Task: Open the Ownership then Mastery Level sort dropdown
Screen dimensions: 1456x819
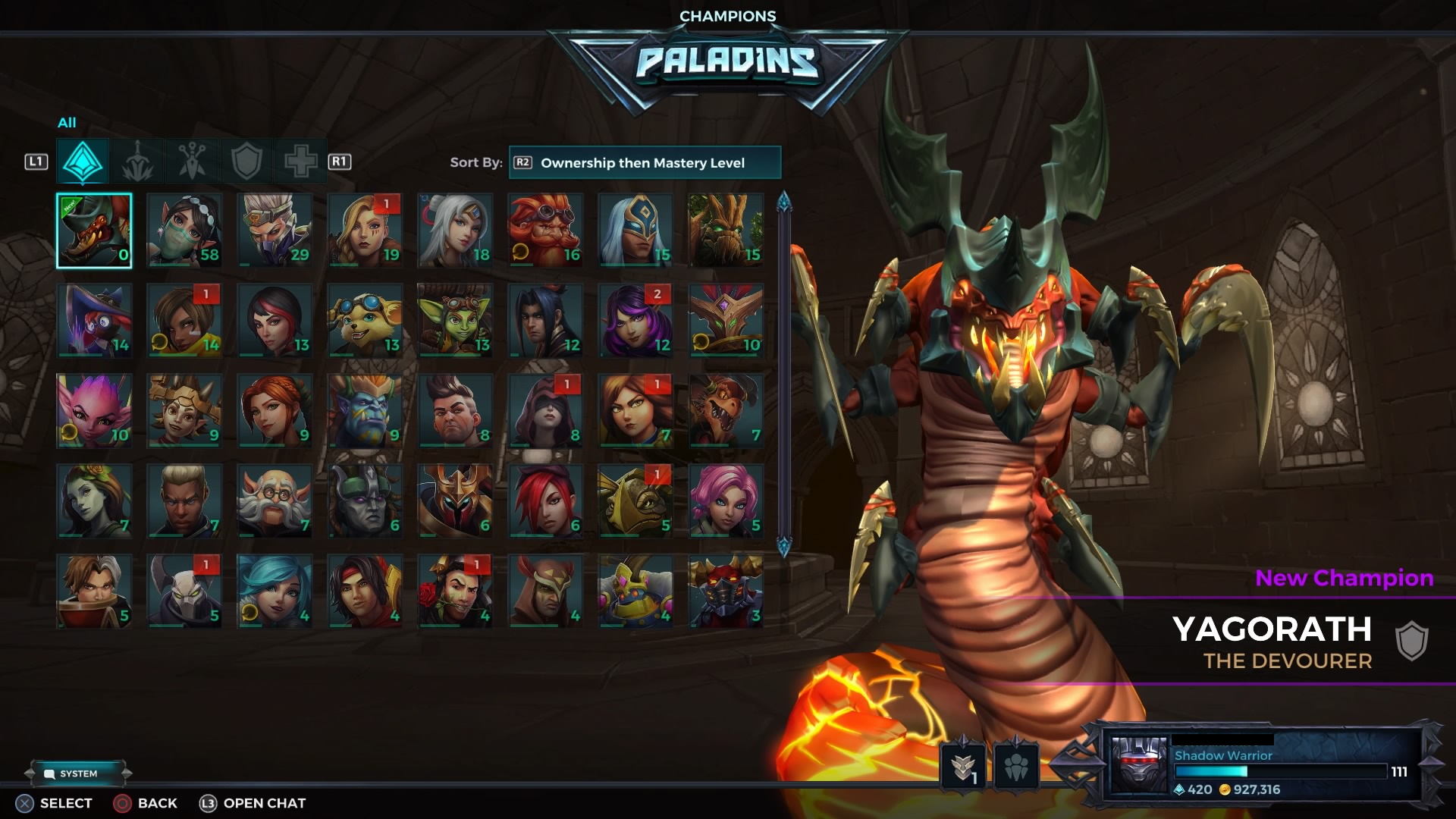Action: point(645,162)
